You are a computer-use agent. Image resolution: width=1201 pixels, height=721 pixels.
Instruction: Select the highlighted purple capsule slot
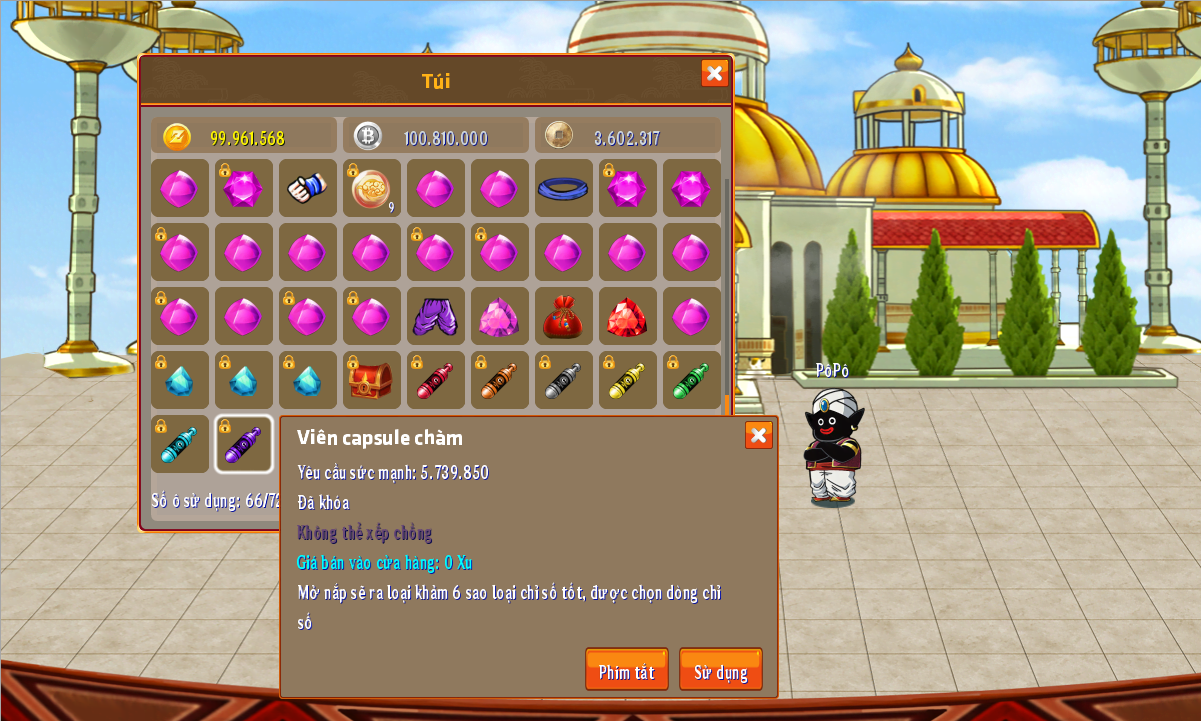(x=243, y=444)
